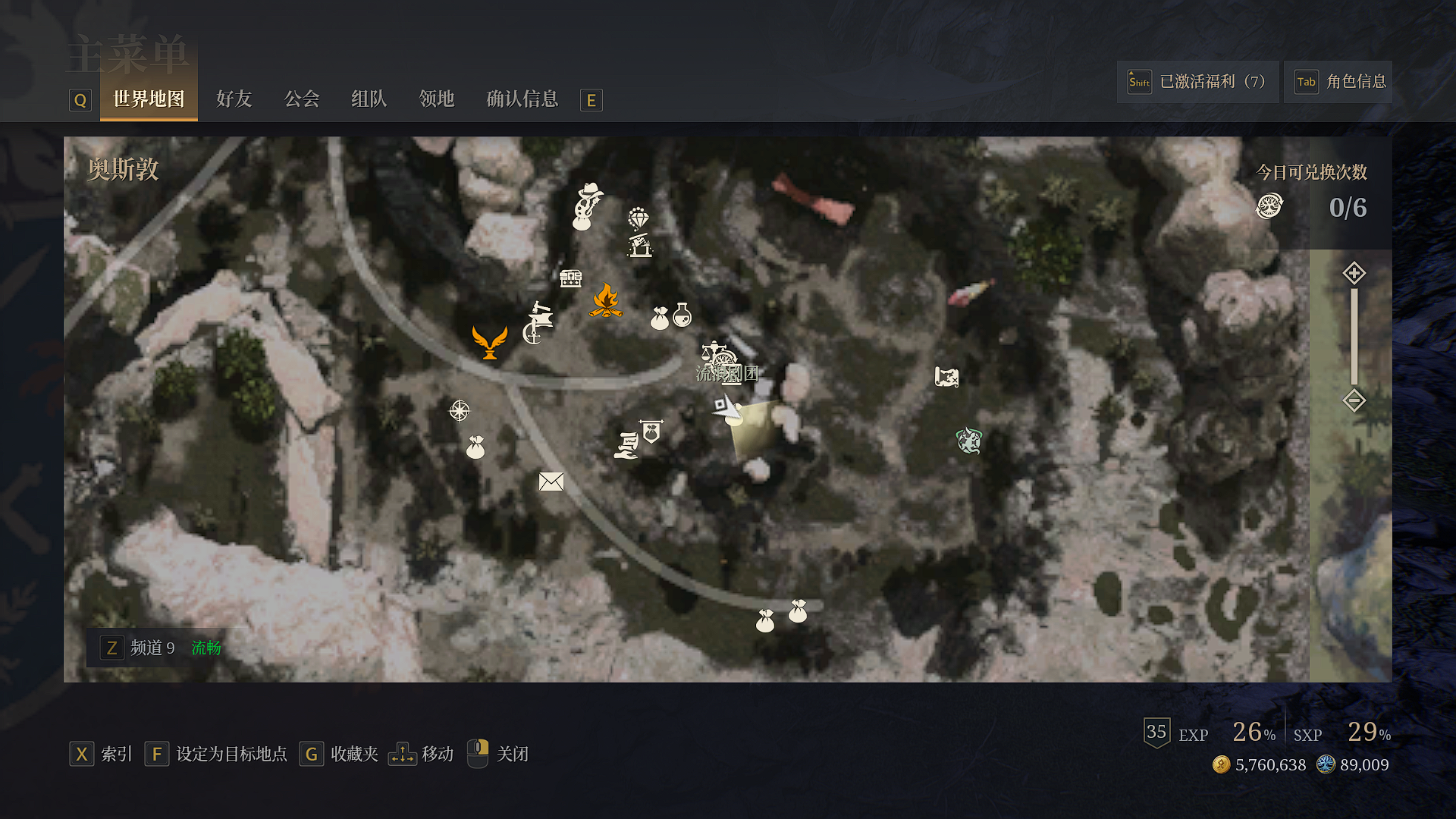Open the 确认信息 tab
1456x819 pixels.
(522, 99)
